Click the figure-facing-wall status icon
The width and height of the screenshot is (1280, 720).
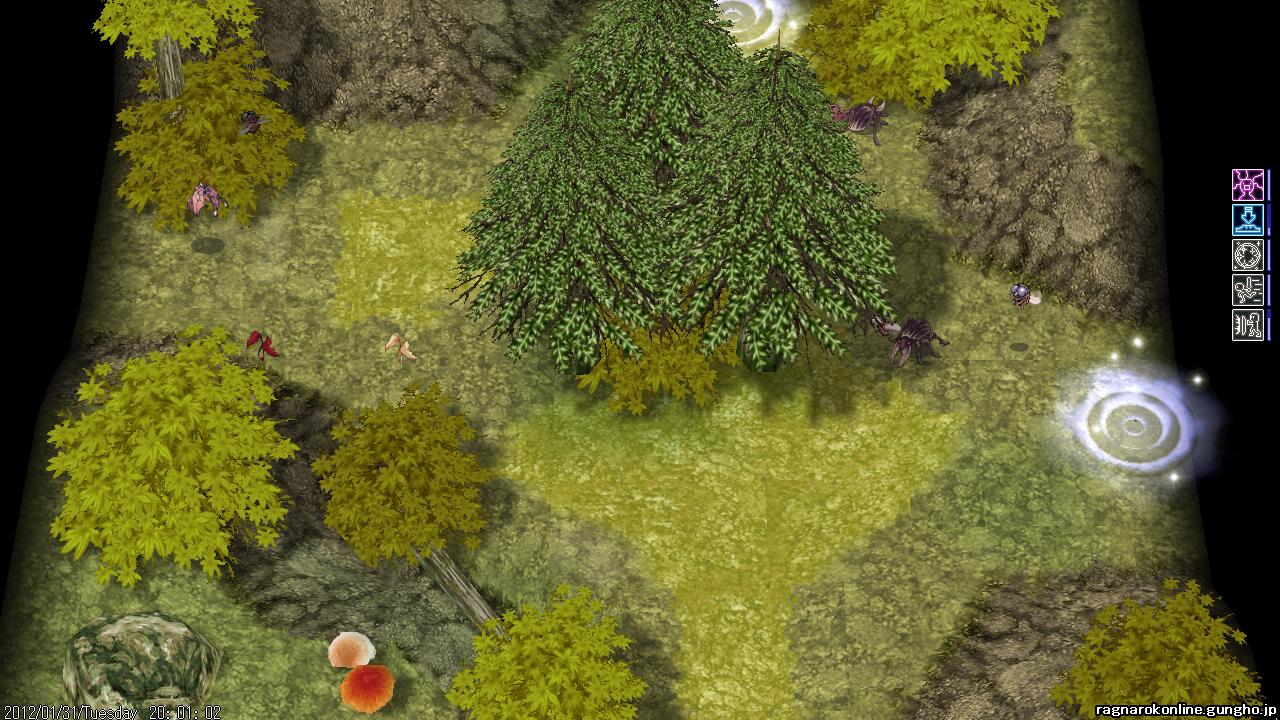(x=1247, y=325)
